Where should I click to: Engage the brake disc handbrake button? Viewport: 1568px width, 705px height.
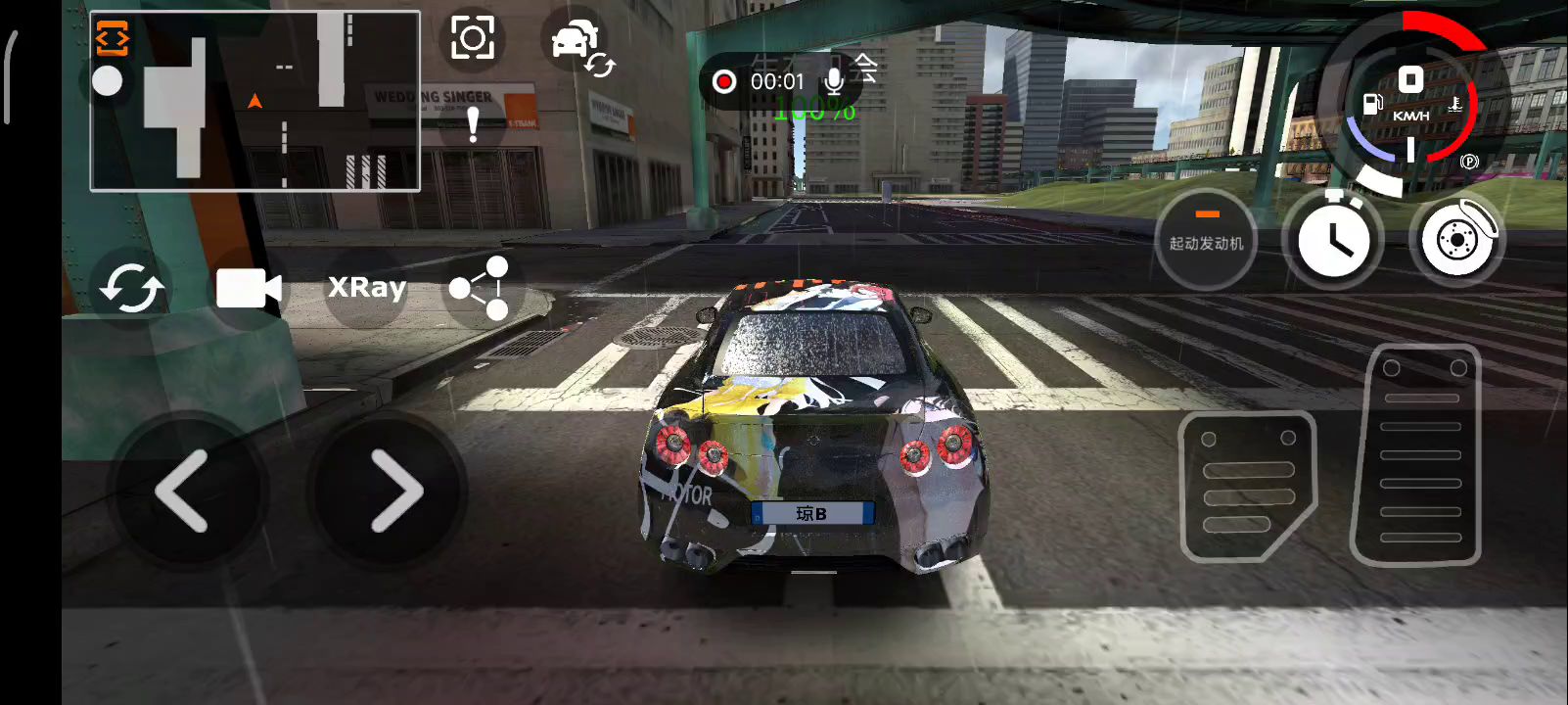pyautogui.click(x=1457, y=238)
